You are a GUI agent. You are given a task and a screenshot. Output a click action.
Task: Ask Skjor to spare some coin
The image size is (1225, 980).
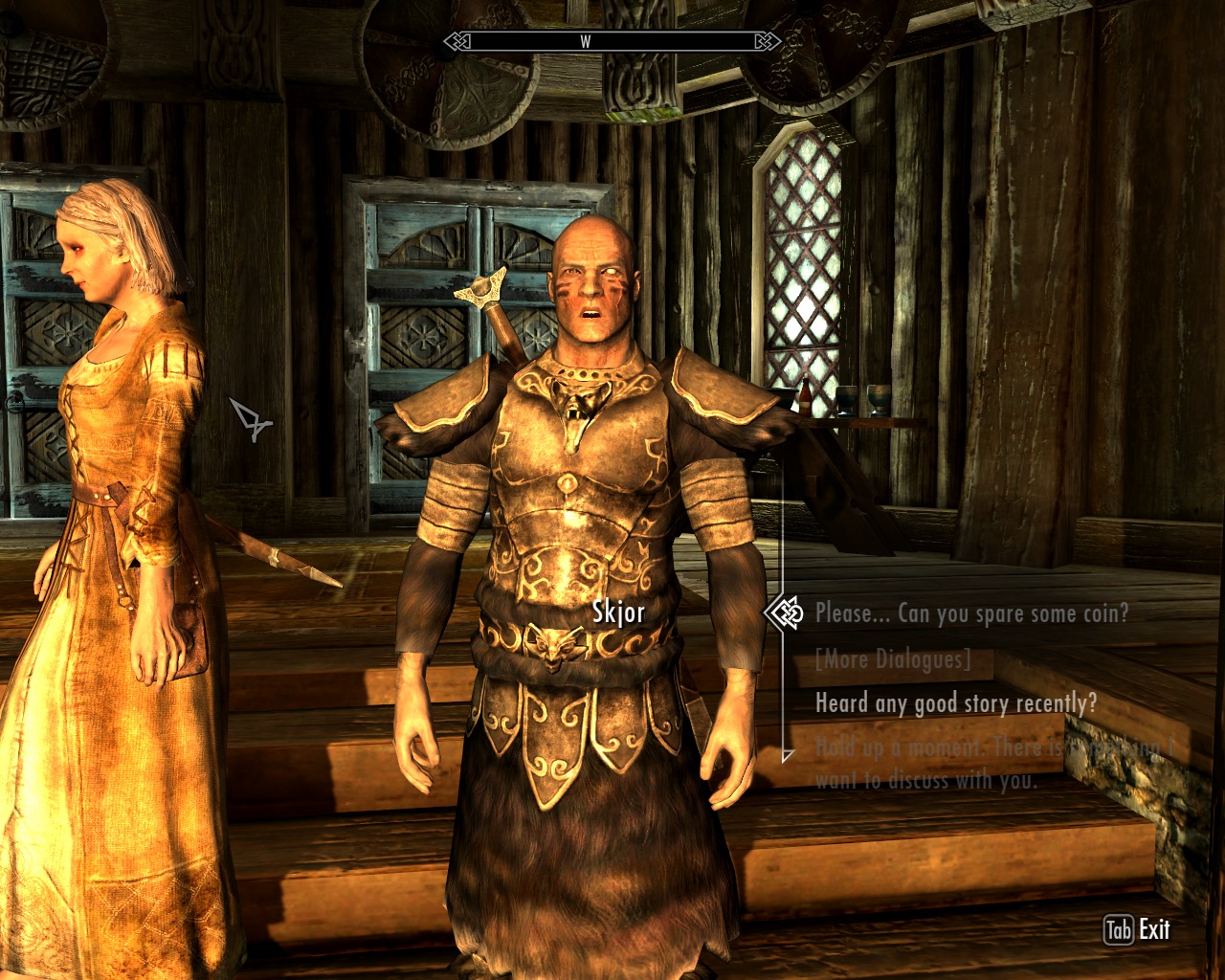pos(971,613)
